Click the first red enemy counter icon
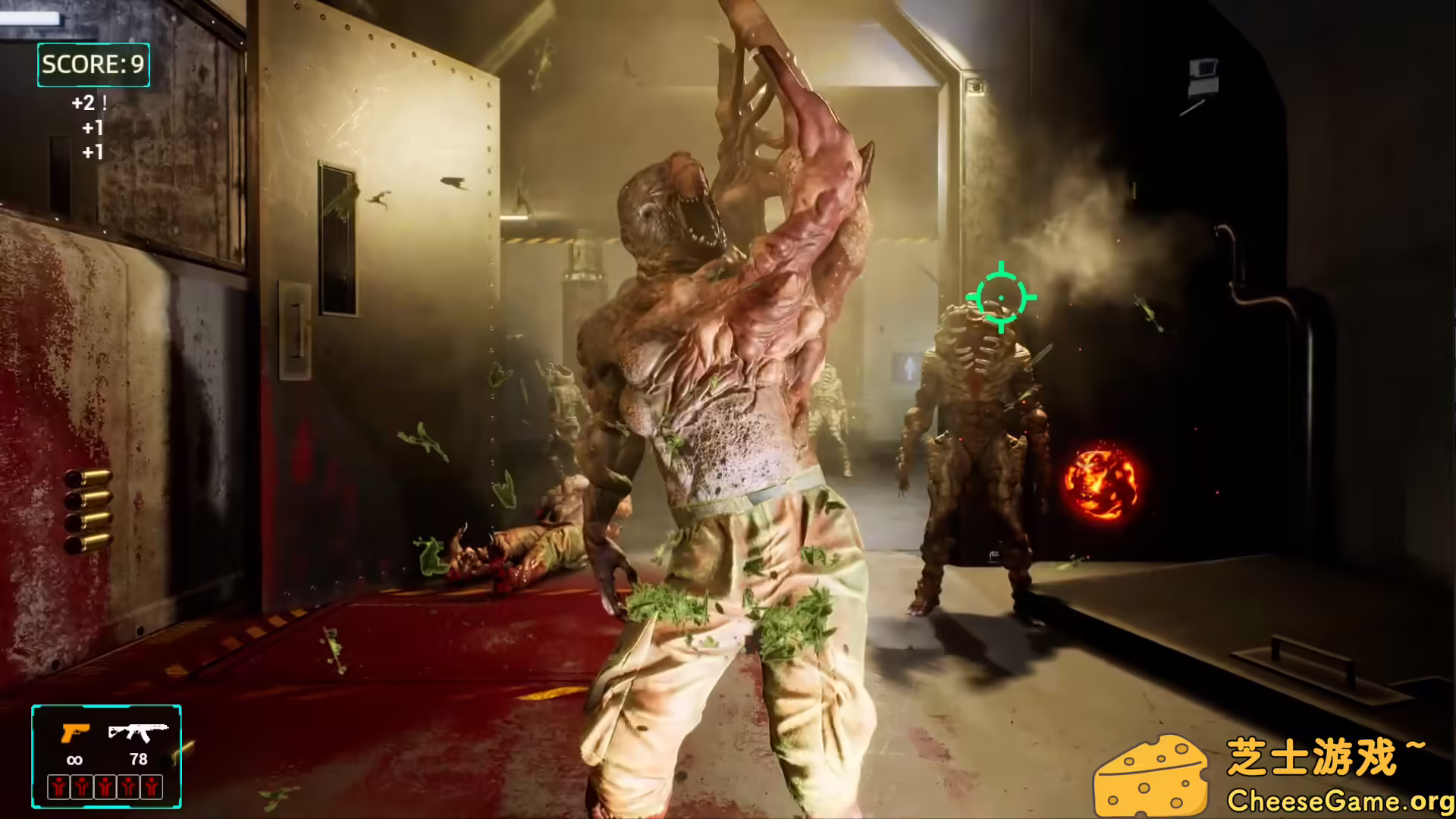This screenshot has width=1456, height=819. click(57, 787)
